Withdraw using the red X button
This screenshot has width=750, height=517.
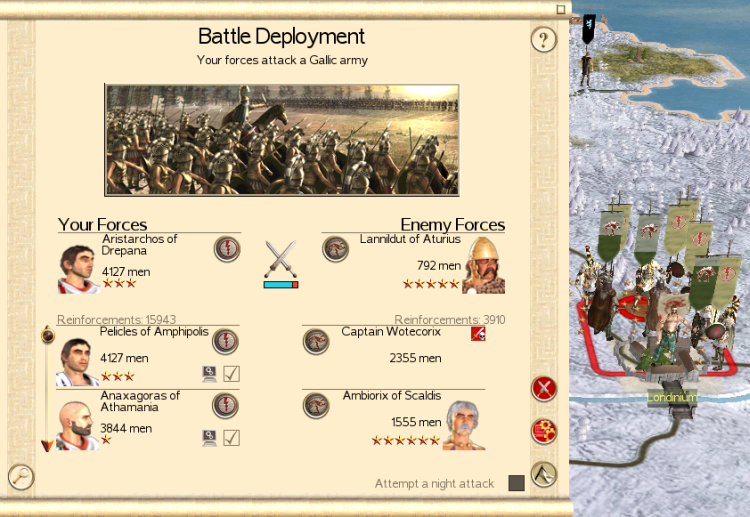coord(543,388)
